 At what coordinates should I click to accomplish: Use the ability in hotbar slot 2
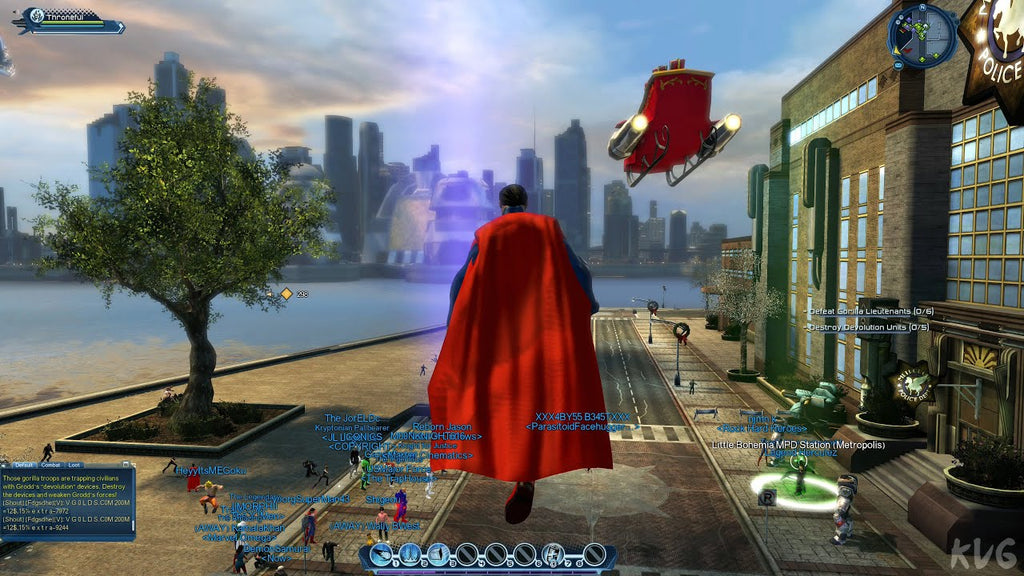[410, 554]
